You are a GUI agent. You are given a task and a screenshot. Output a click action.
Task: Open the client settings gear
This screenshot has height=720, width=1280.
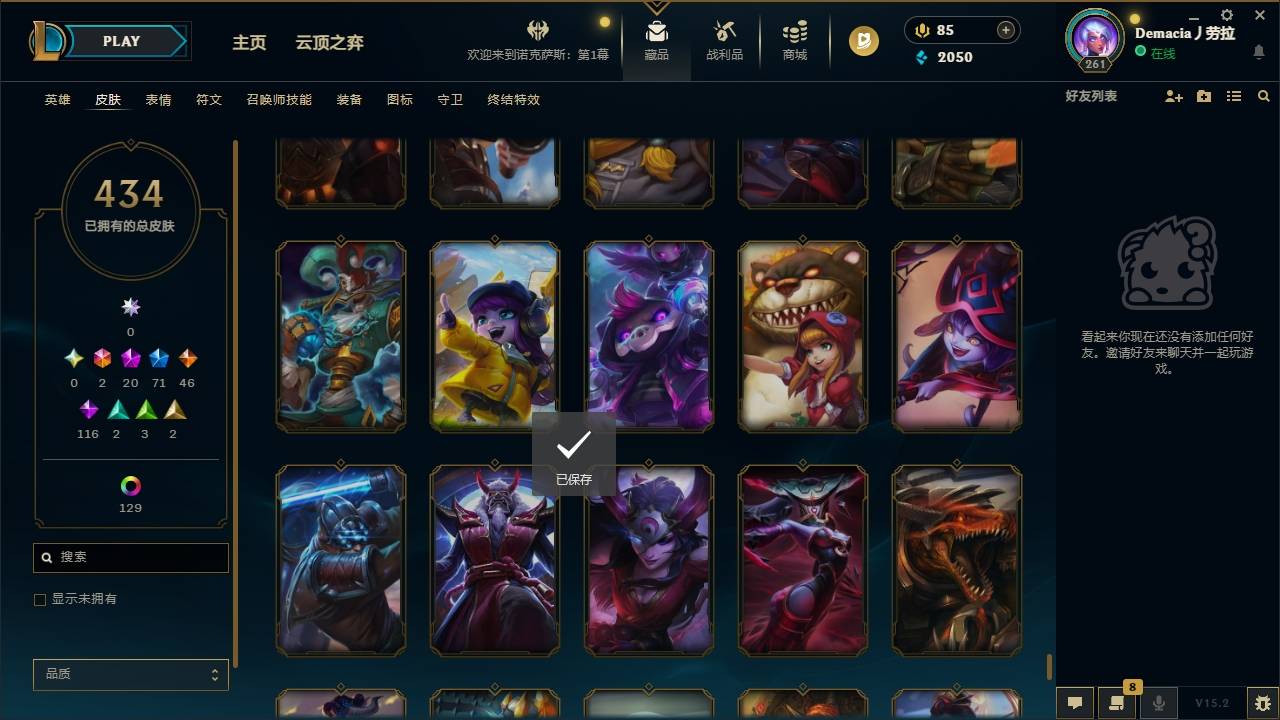click(x=1225, y=15)
